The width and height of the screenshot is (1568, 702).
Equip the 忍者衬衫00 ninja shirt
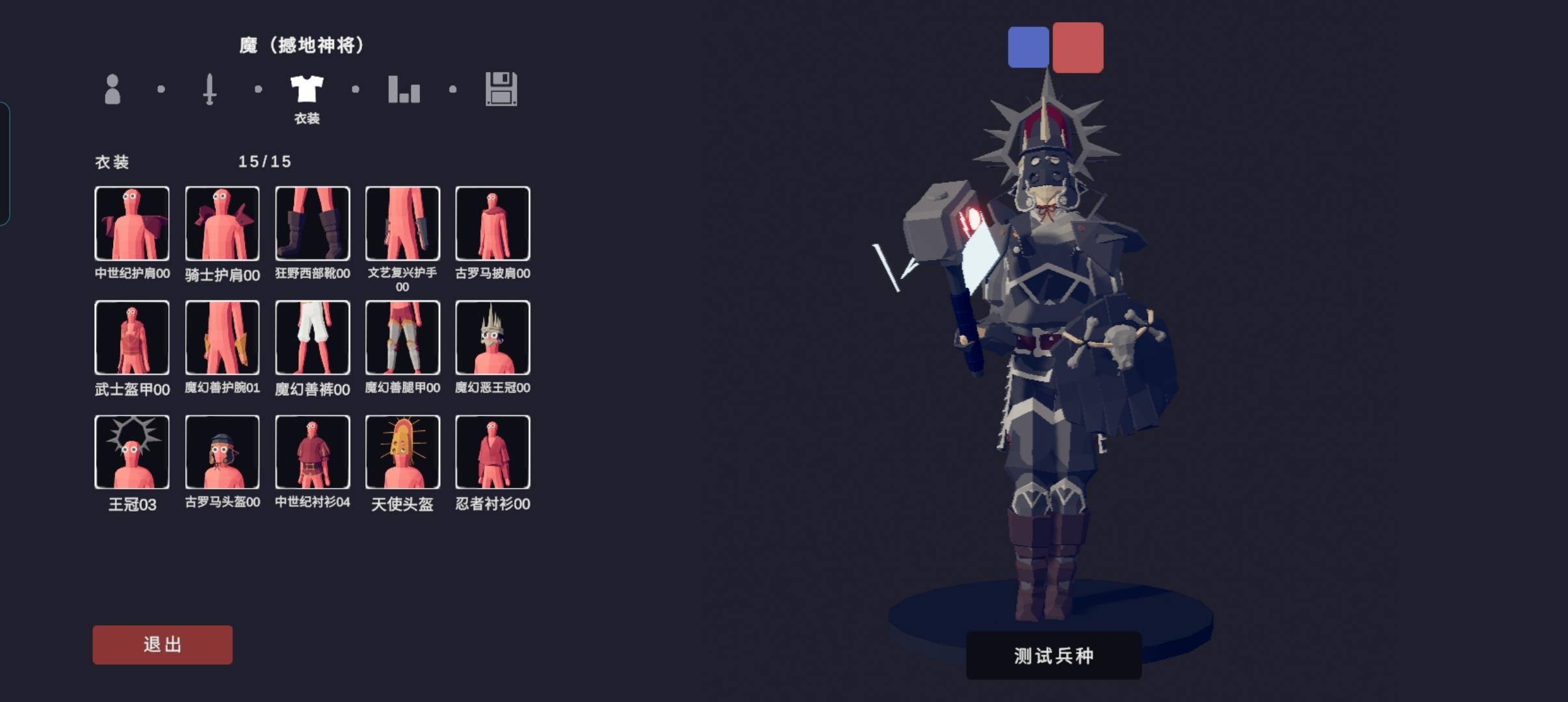pyautogui.click(x=493, y=450)
